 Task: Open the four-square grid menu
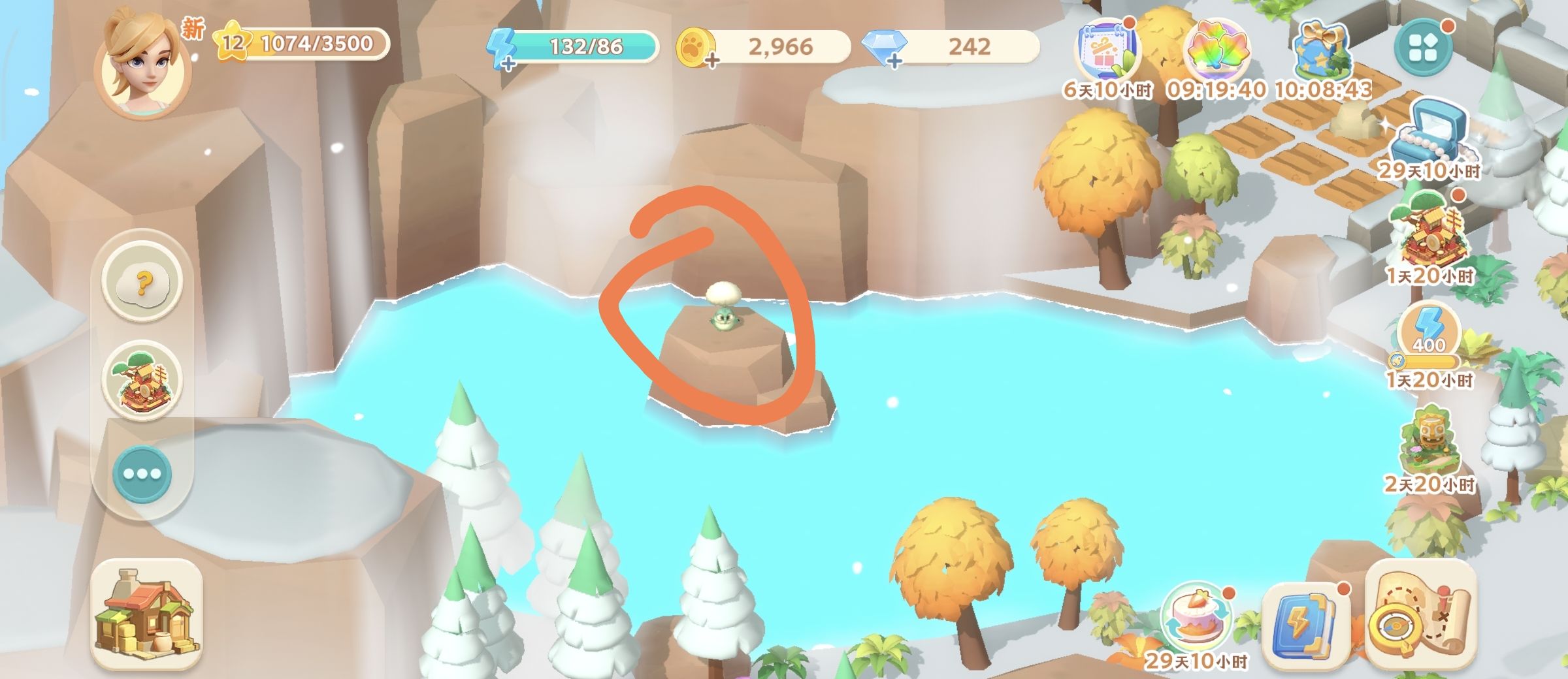(x=1423, y=48)
